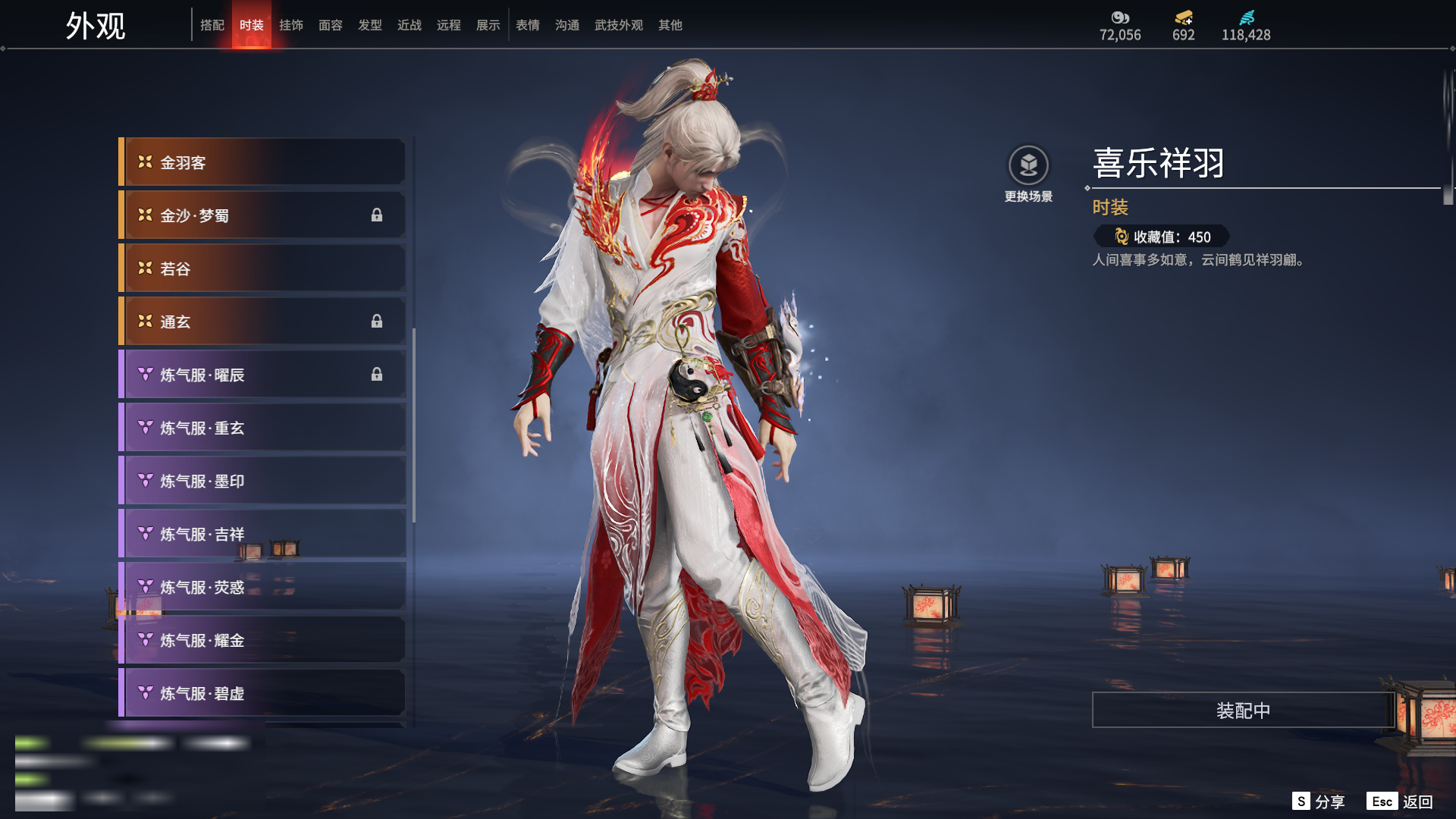Pick the 若谷 outfit row
This screenshot has width=1456, height=819.
pos(262,268)
